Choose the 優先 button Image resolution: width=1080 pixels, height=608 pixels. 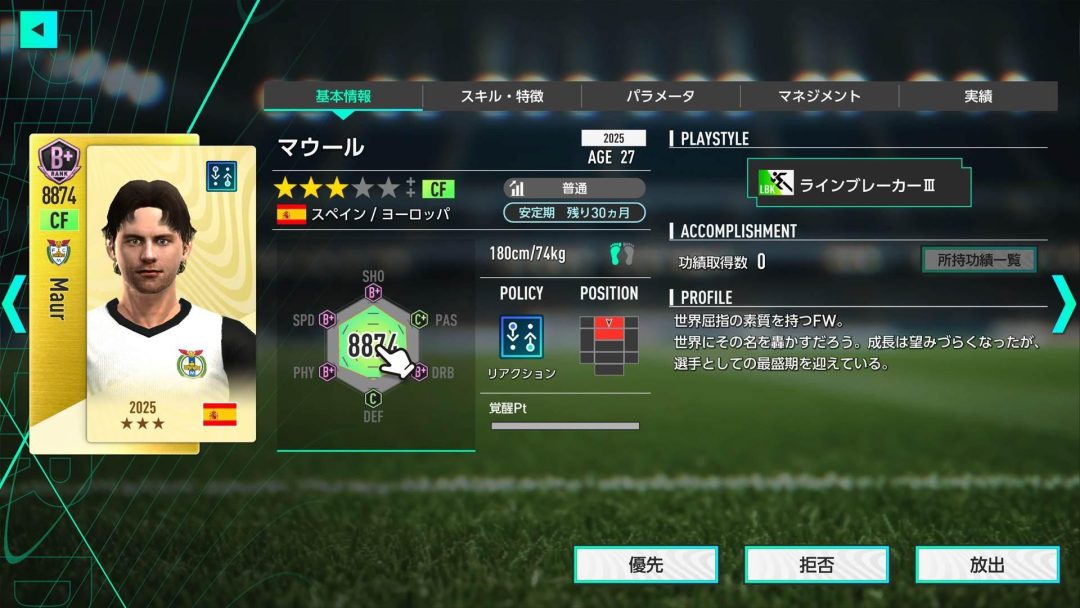point(646,565)
